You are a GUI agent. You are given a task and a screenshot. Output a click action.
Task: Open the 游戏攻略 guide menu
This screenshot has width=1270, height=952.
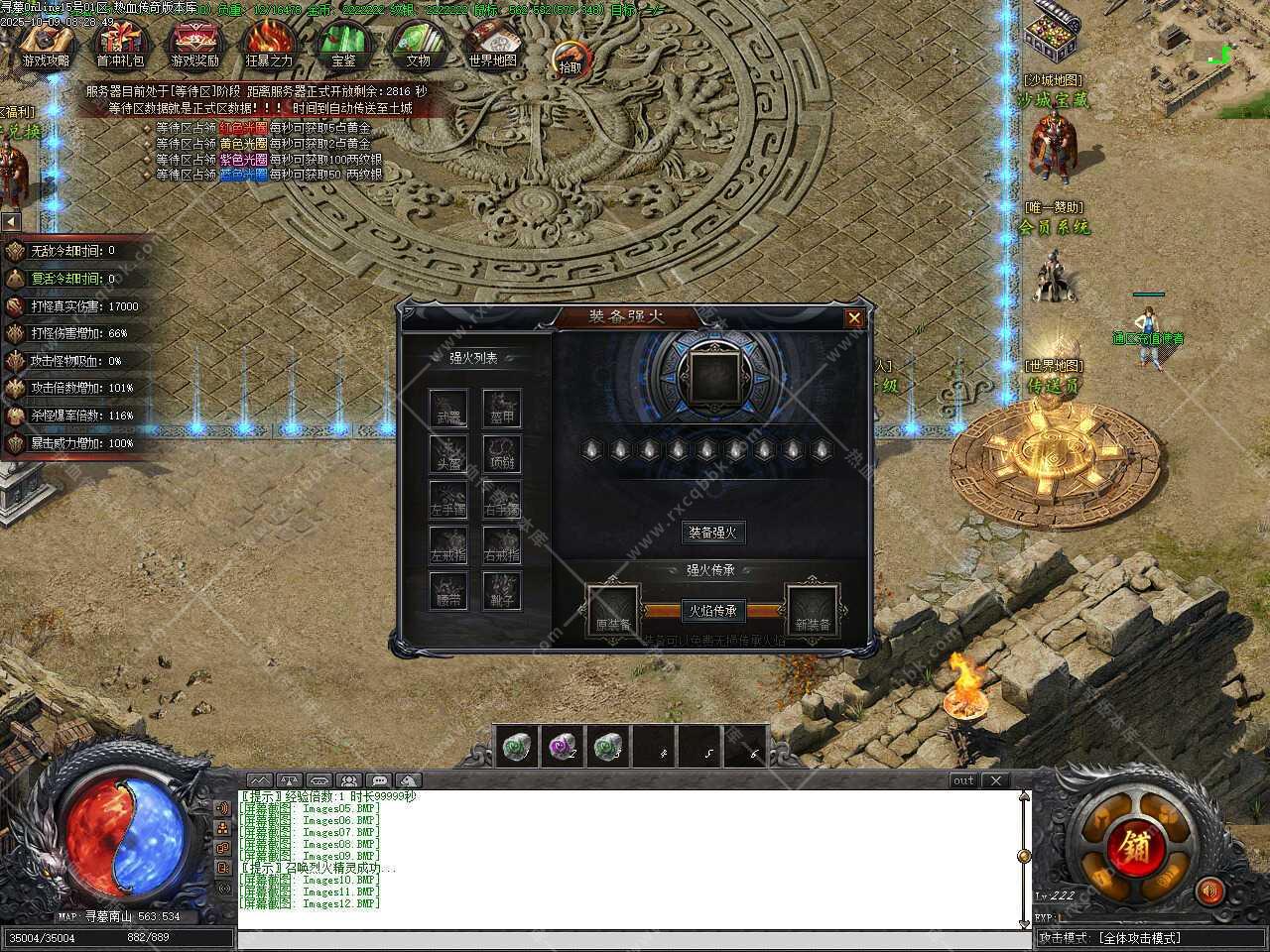tap(46, 44)
